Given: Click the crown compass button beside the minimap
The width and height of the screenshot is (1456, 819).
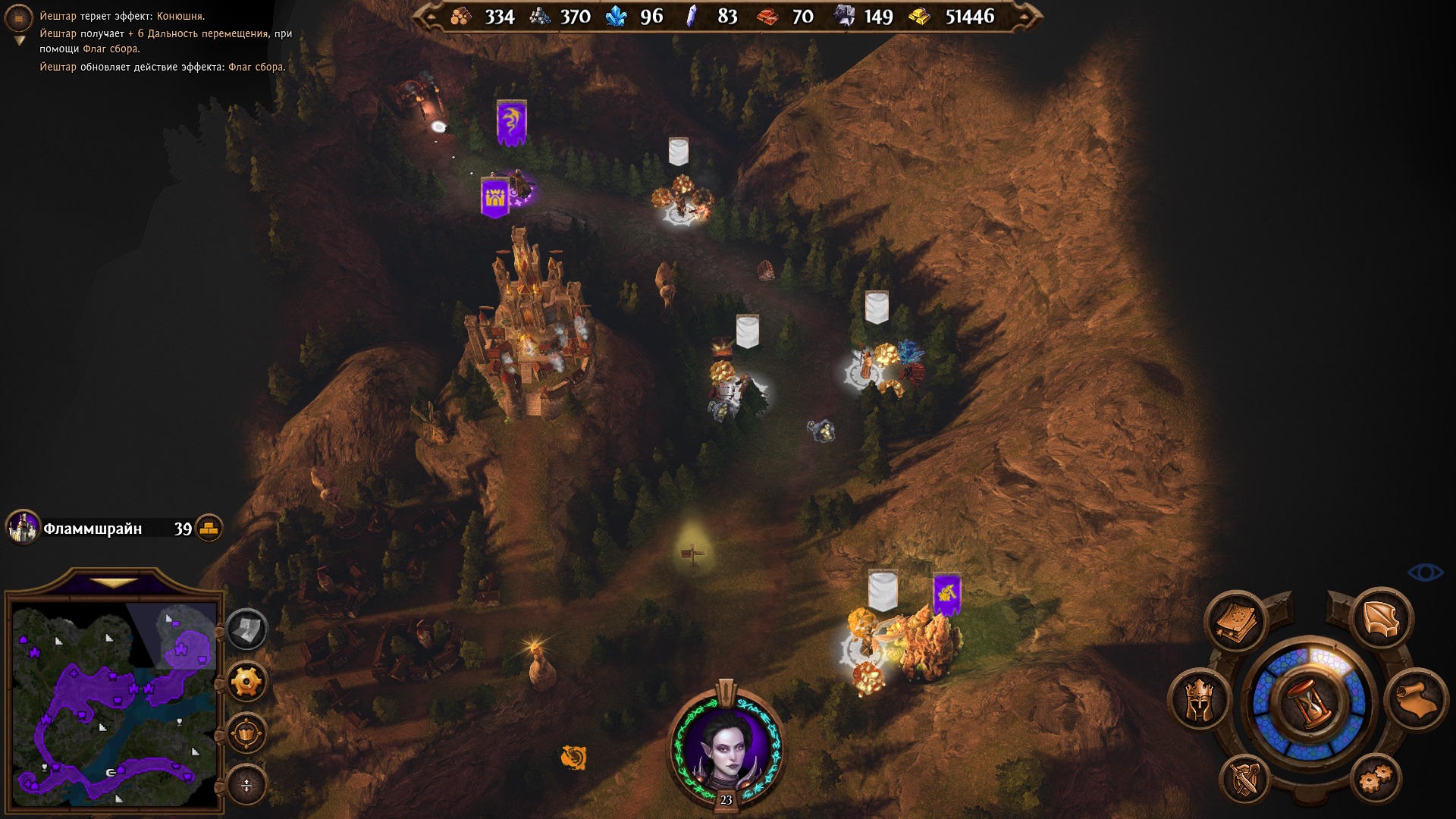Looking at the screenshot, I should point(246,733).
